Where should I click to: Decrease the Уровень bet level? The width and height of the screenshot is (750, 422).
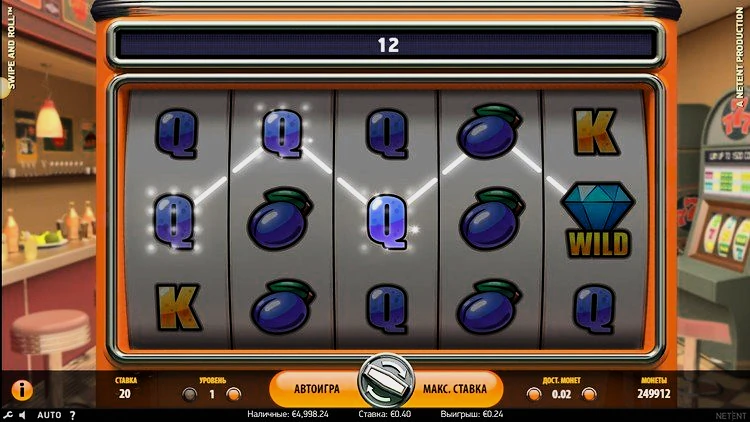coord(189,394)
